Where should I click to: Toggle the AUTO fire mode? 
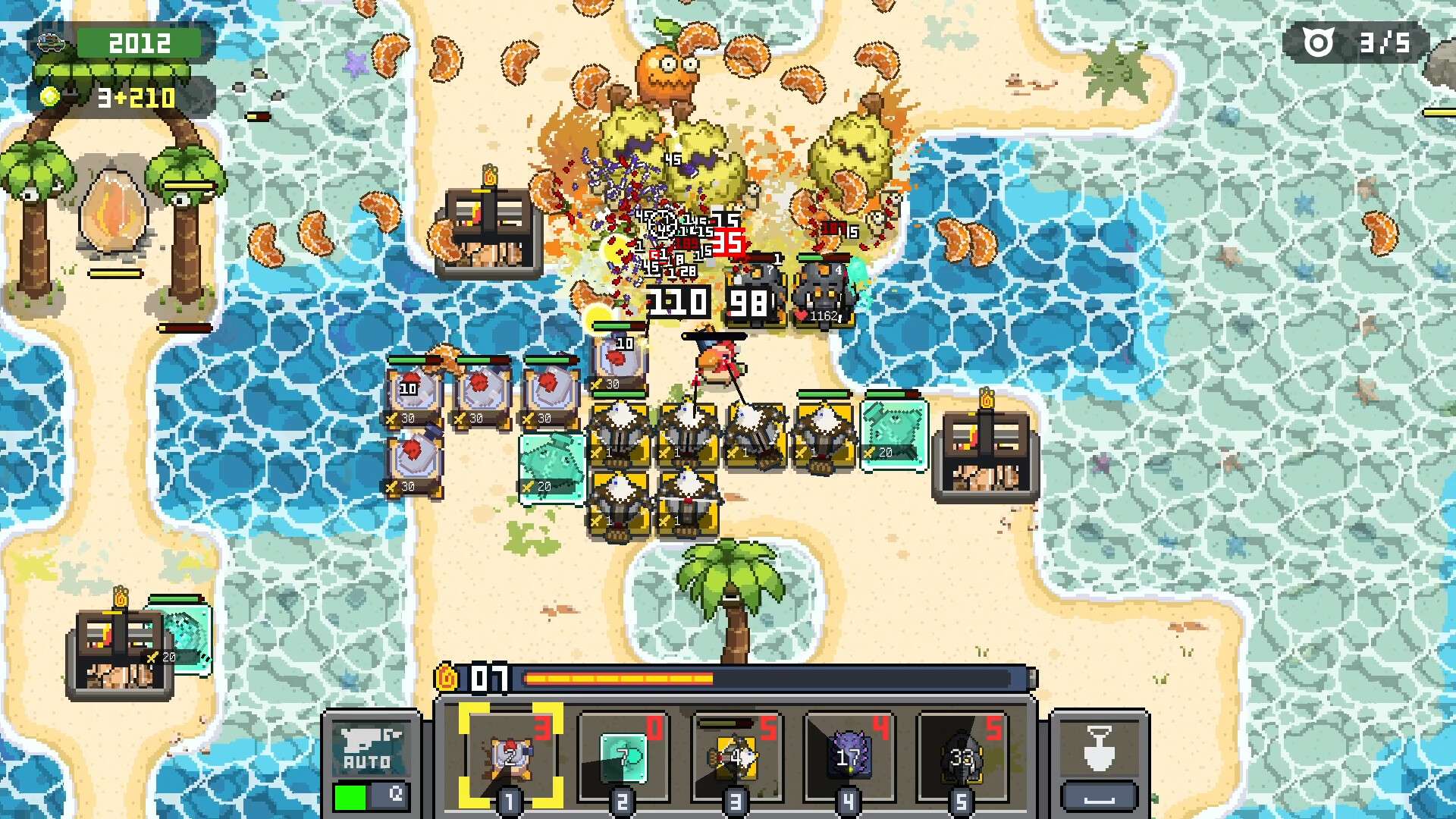tap(372, 747)
